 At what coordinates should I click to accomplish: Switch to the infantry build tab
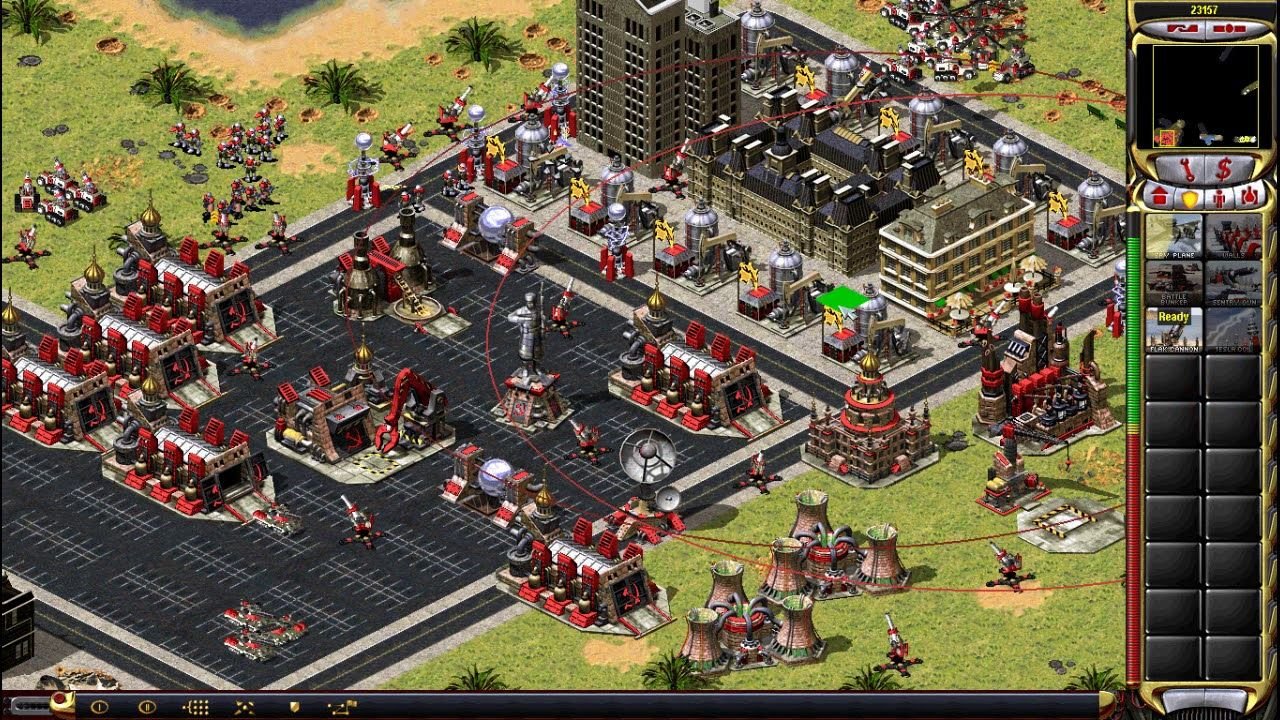(1219, 197)
